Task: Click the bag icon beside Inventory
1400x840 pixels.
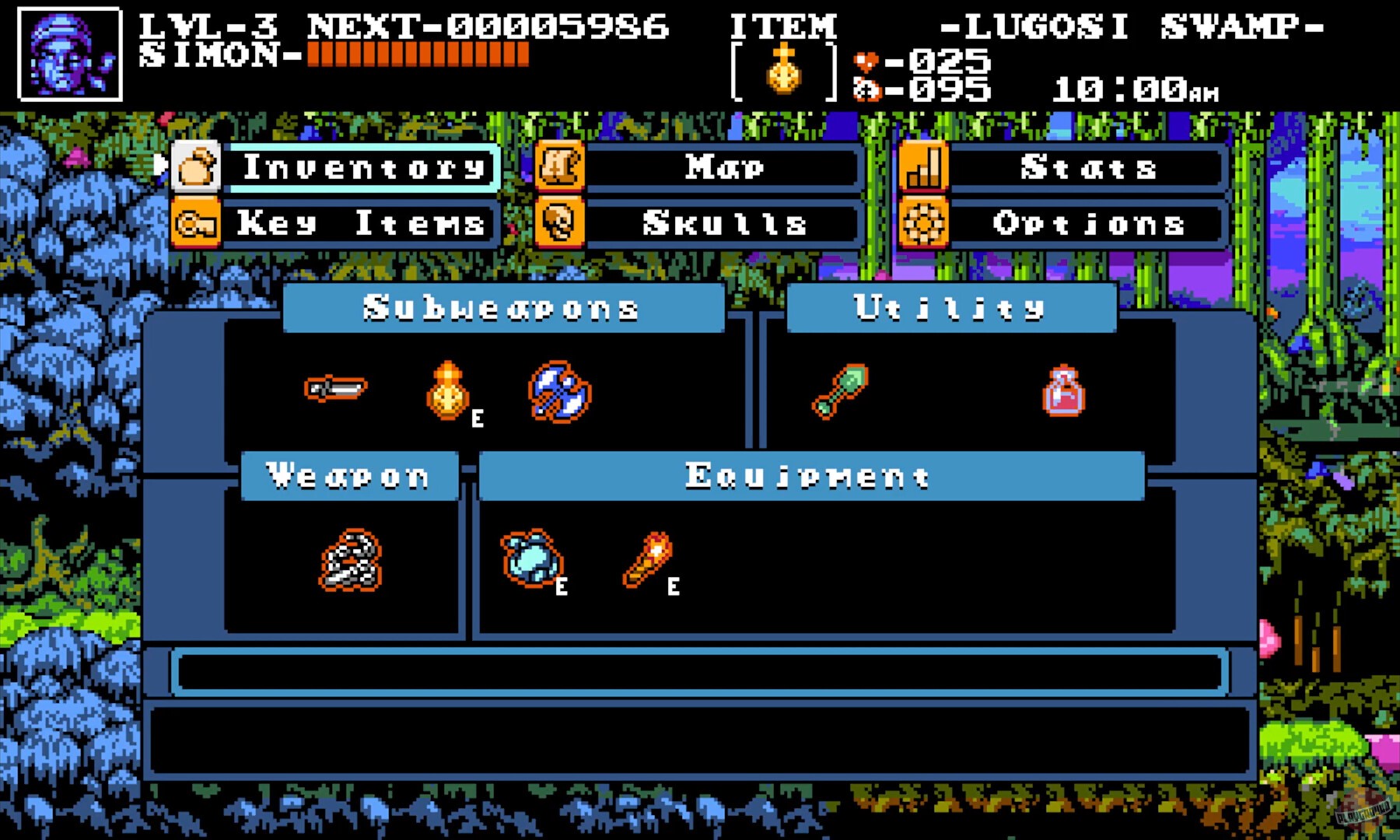Action: (197, 167)
